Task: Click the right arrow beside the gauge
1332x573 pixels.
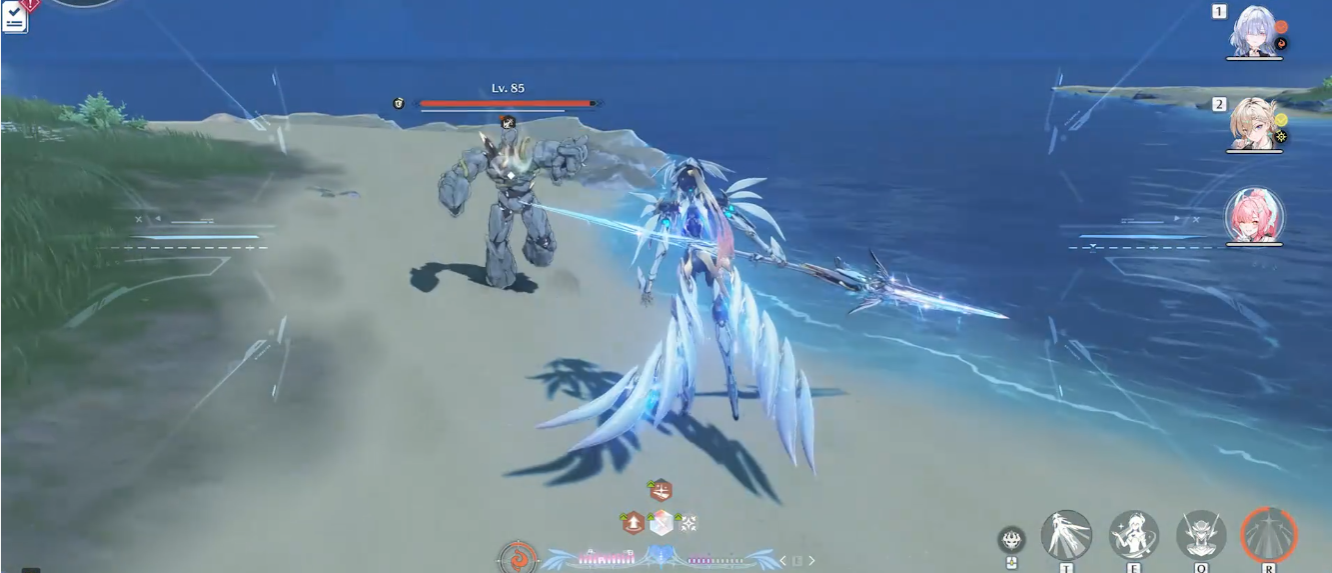Action: [812, 561]
